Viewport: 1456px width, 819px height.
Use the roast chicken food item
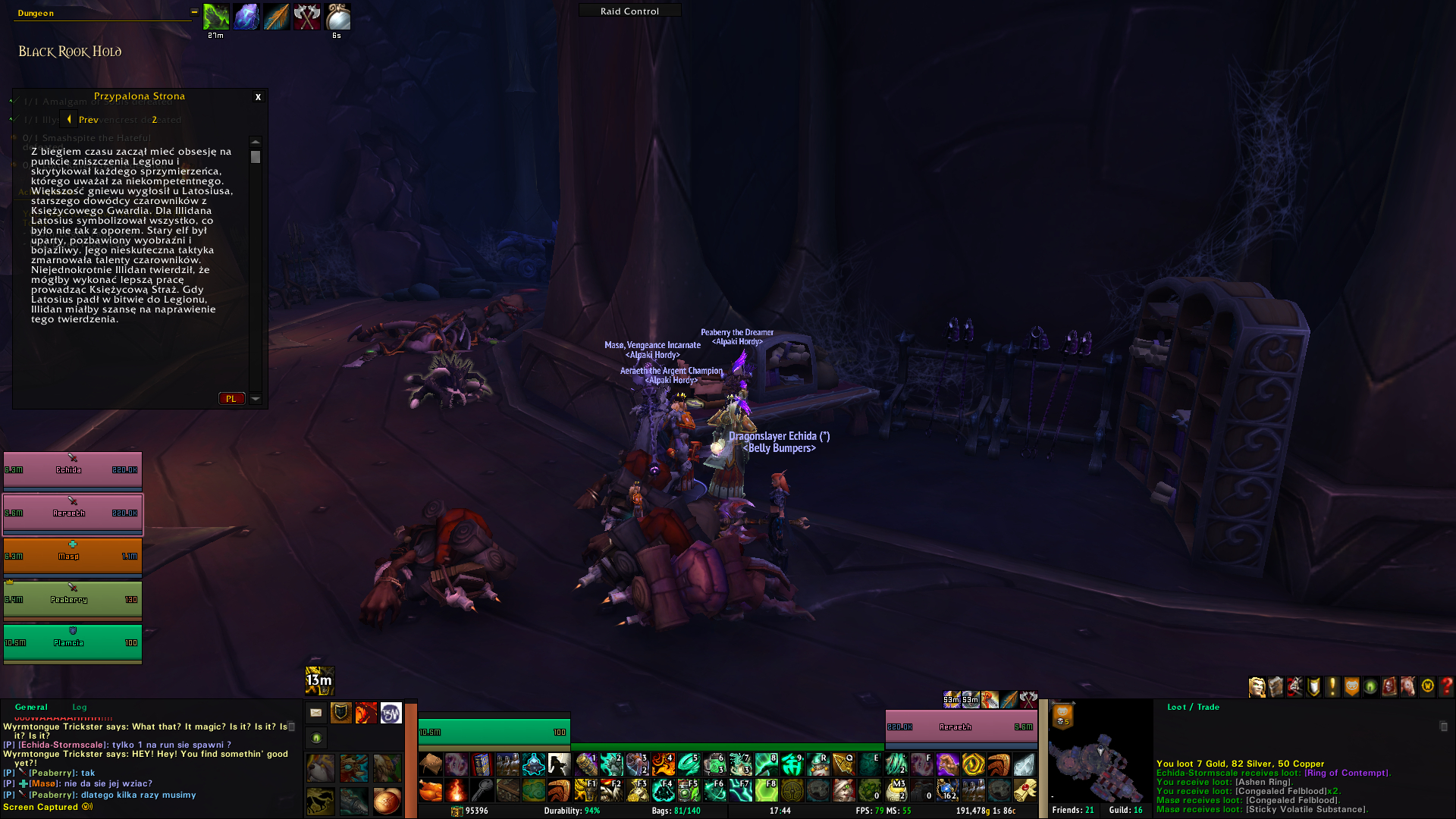[x=430, y=791]
